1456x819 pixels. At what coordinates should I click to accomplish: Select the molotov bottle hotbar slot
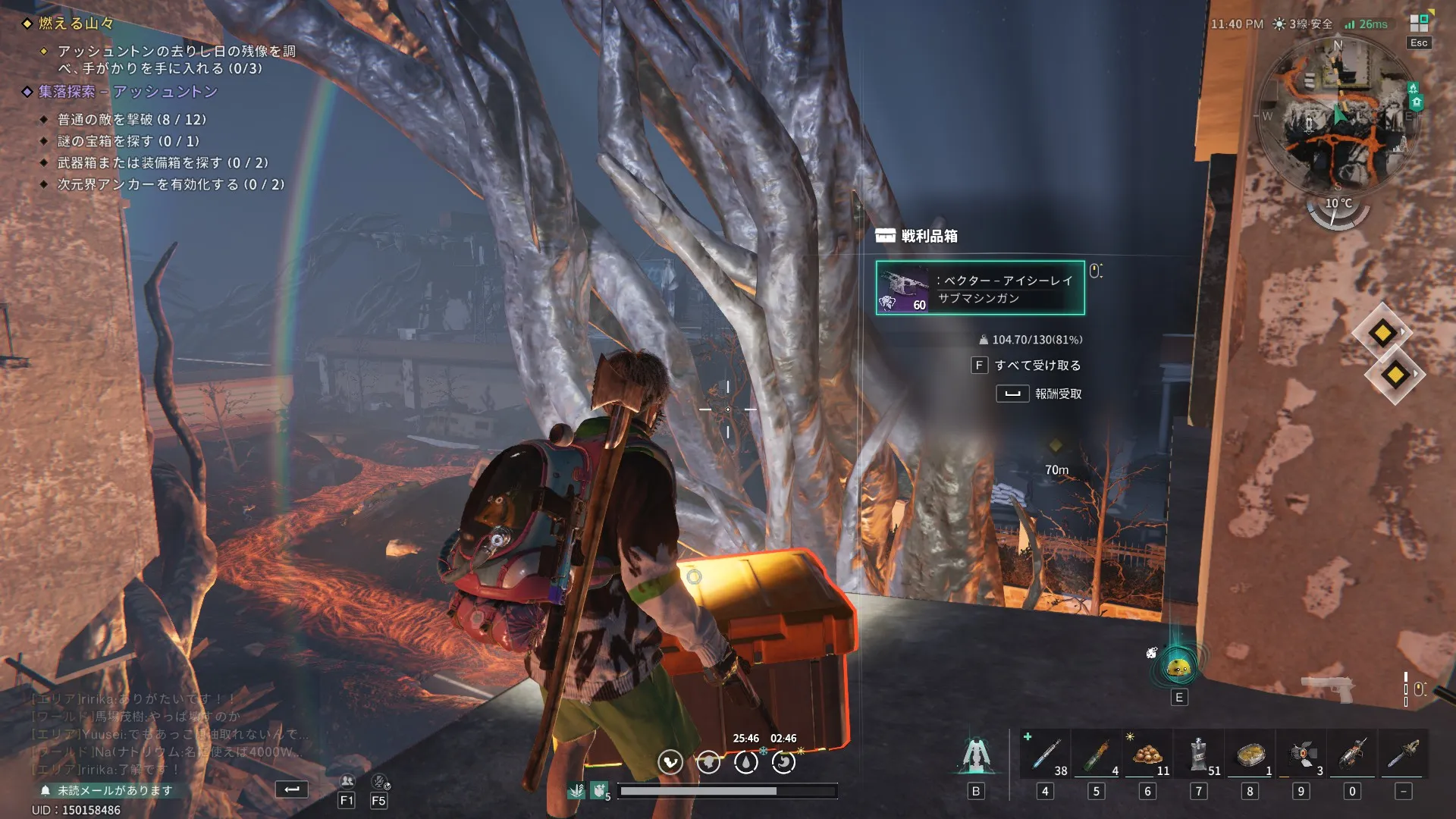1097,755
